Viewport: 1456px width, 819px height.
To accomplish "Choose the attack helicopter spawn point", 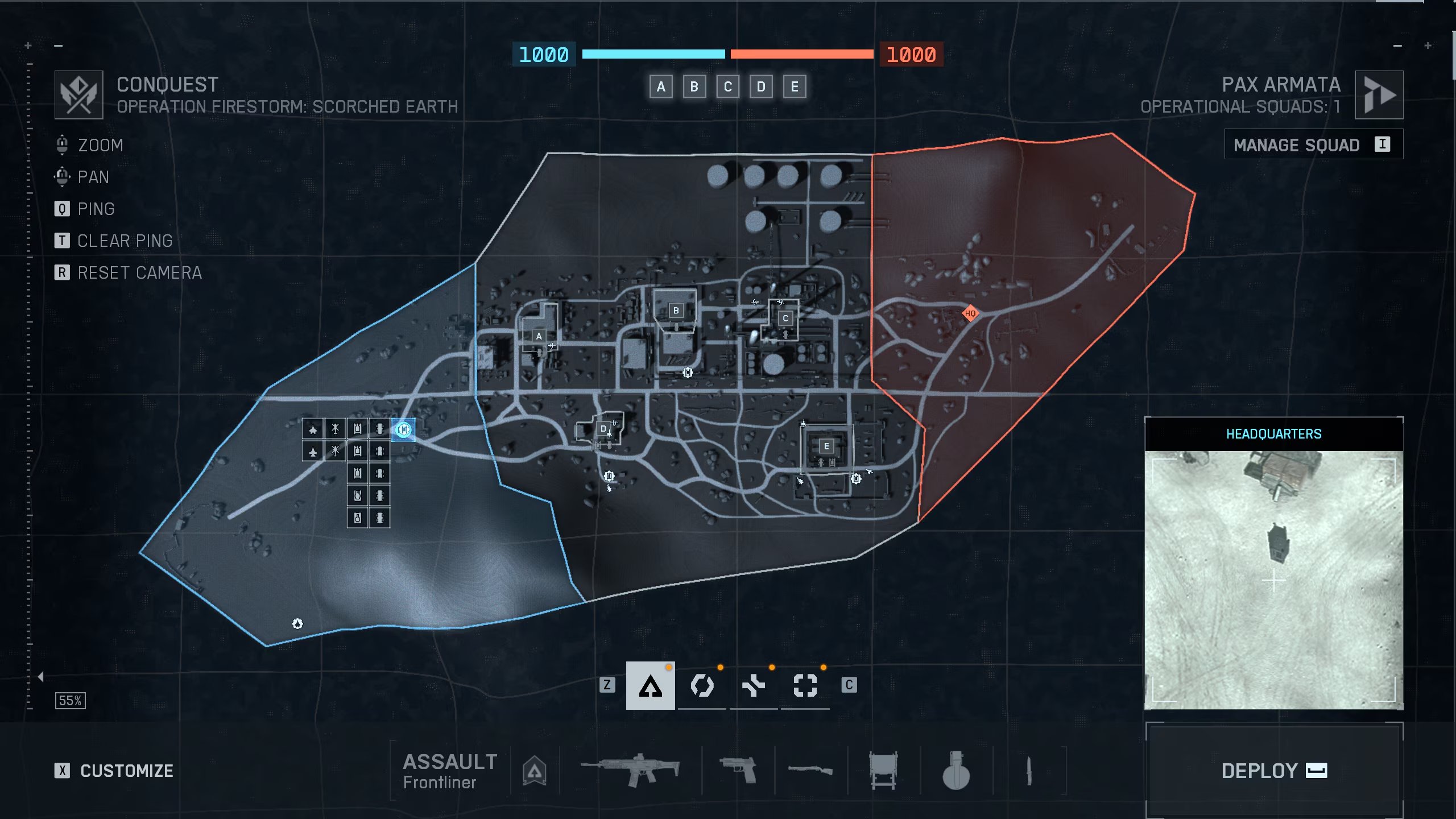I will point(335,428).
